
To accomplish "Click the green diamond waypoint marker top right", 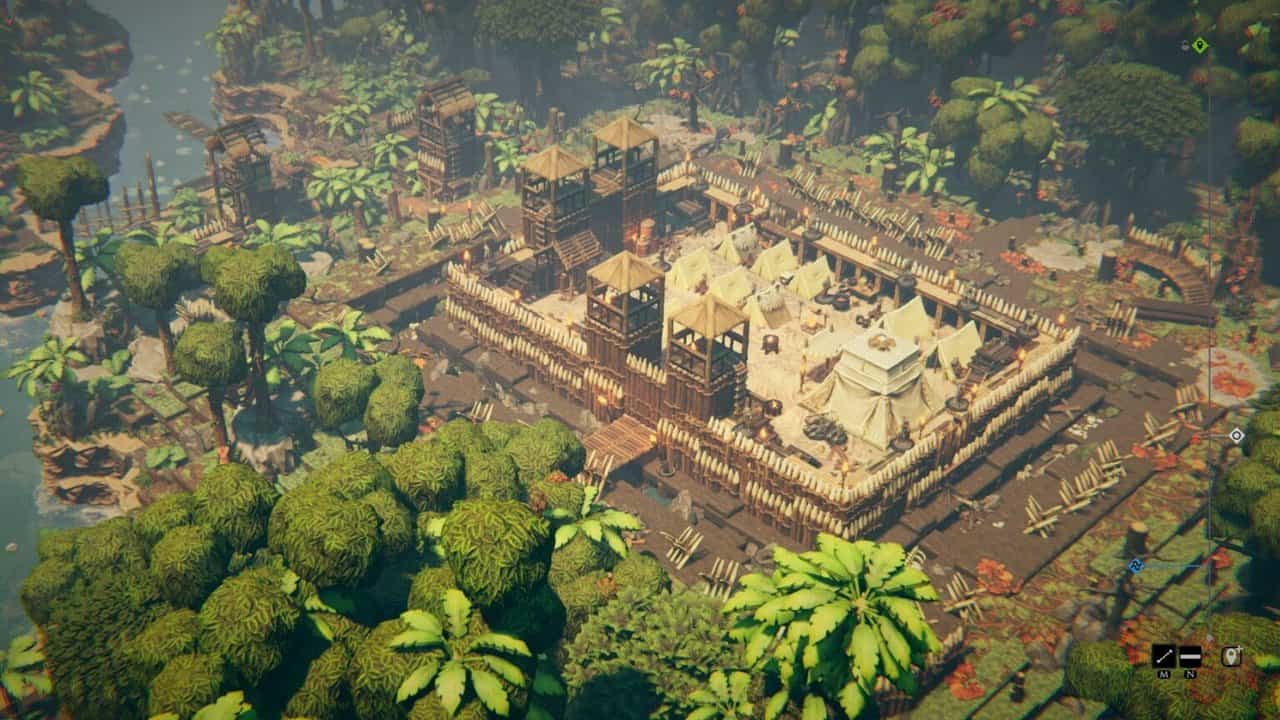I will coord(1198,43).
